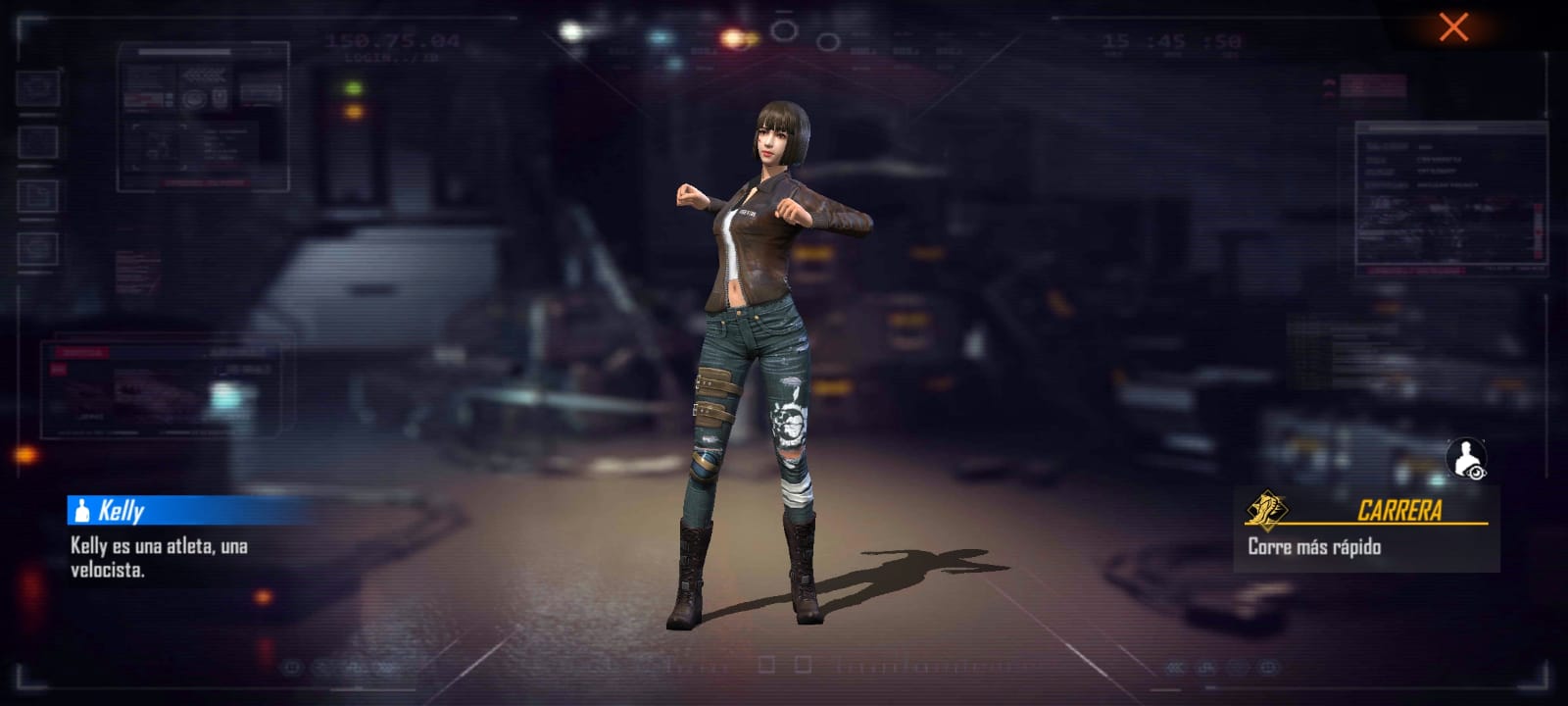The height and width of the screenshot is (706, 1568).
Task: Select the Kelly character name banner
Action: [x=186, y=510]
